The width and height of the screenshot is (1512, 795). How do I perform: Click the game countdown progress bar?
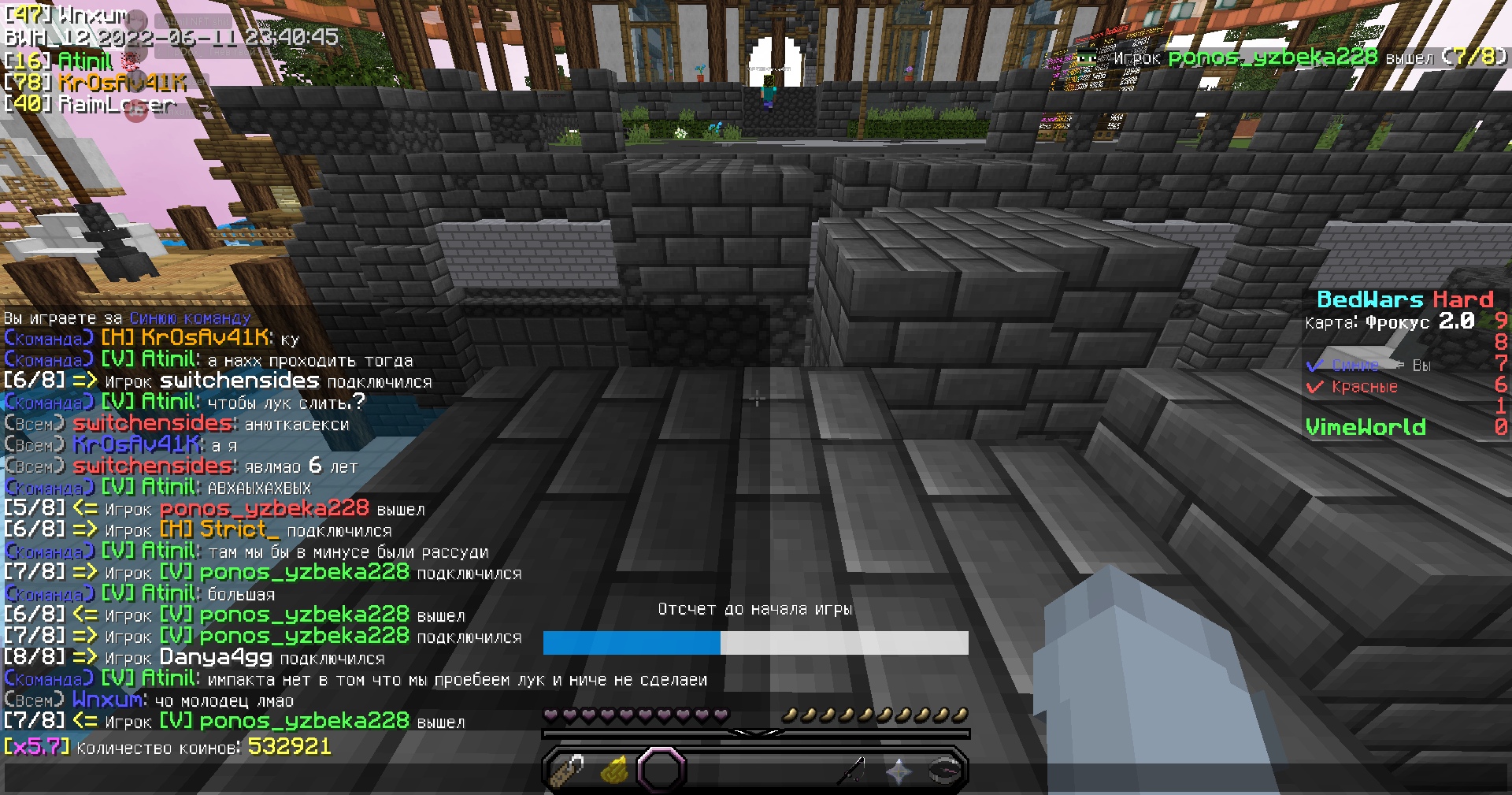[x=754, y=644]
